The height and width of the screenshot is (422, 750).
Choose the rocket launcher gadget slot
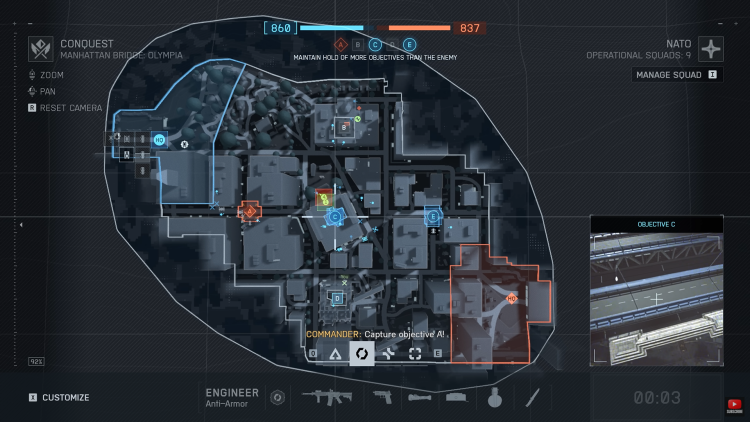[x=419, y=397]
